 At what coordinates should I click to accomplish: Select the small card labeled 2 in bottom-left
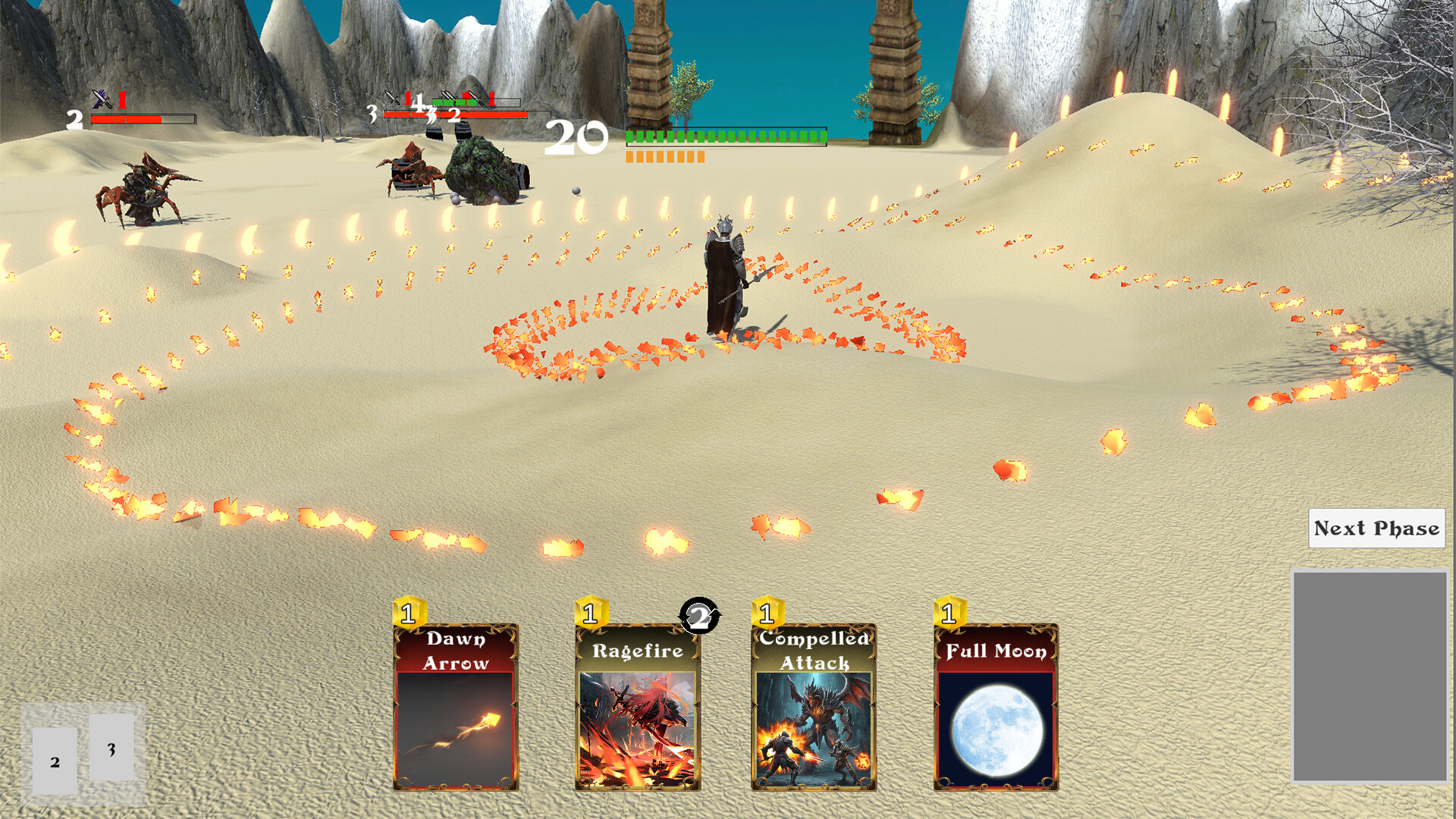[x=54, y=761]
